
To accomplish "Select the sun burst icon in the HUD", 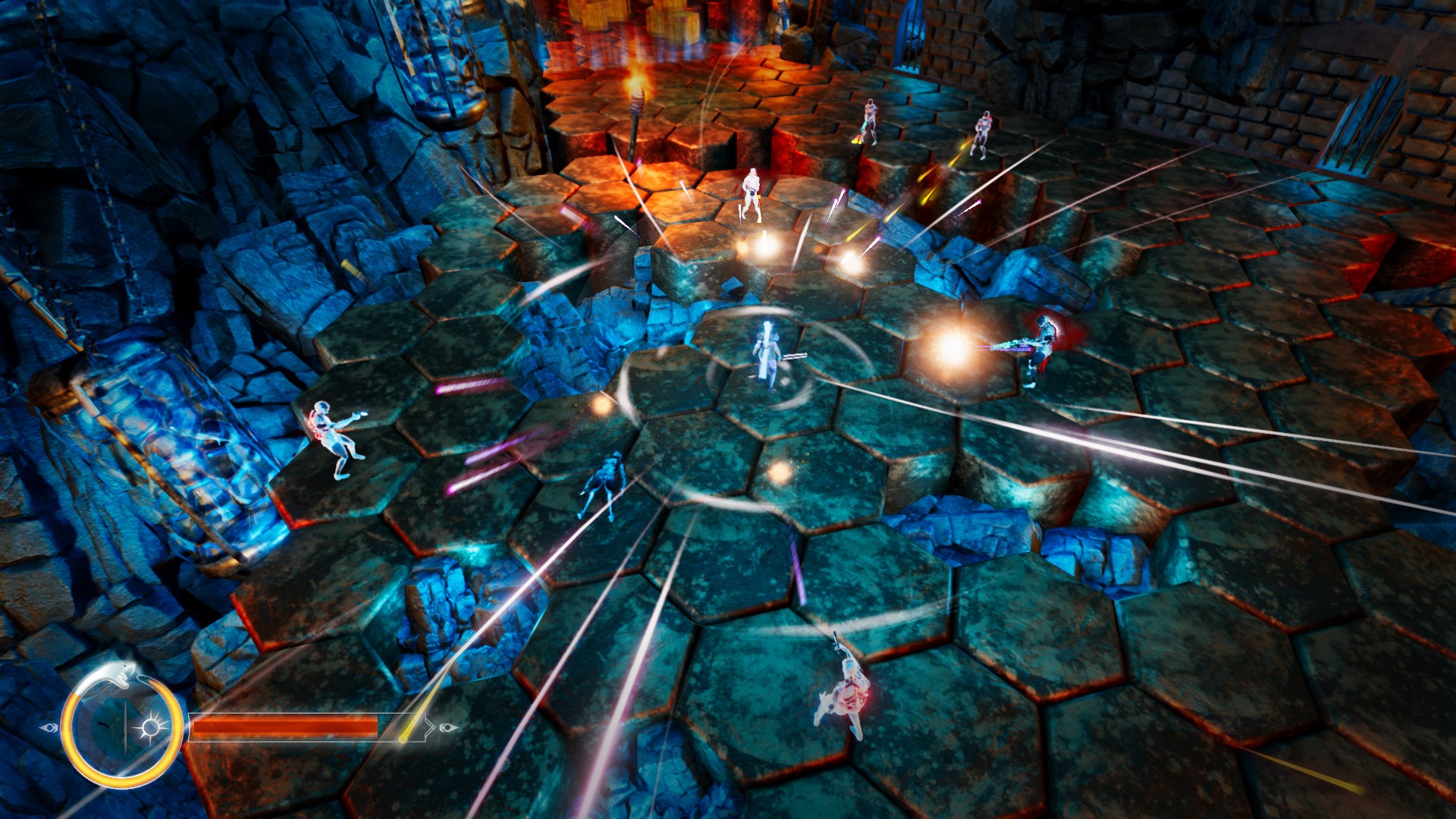I will pos(152,725).
